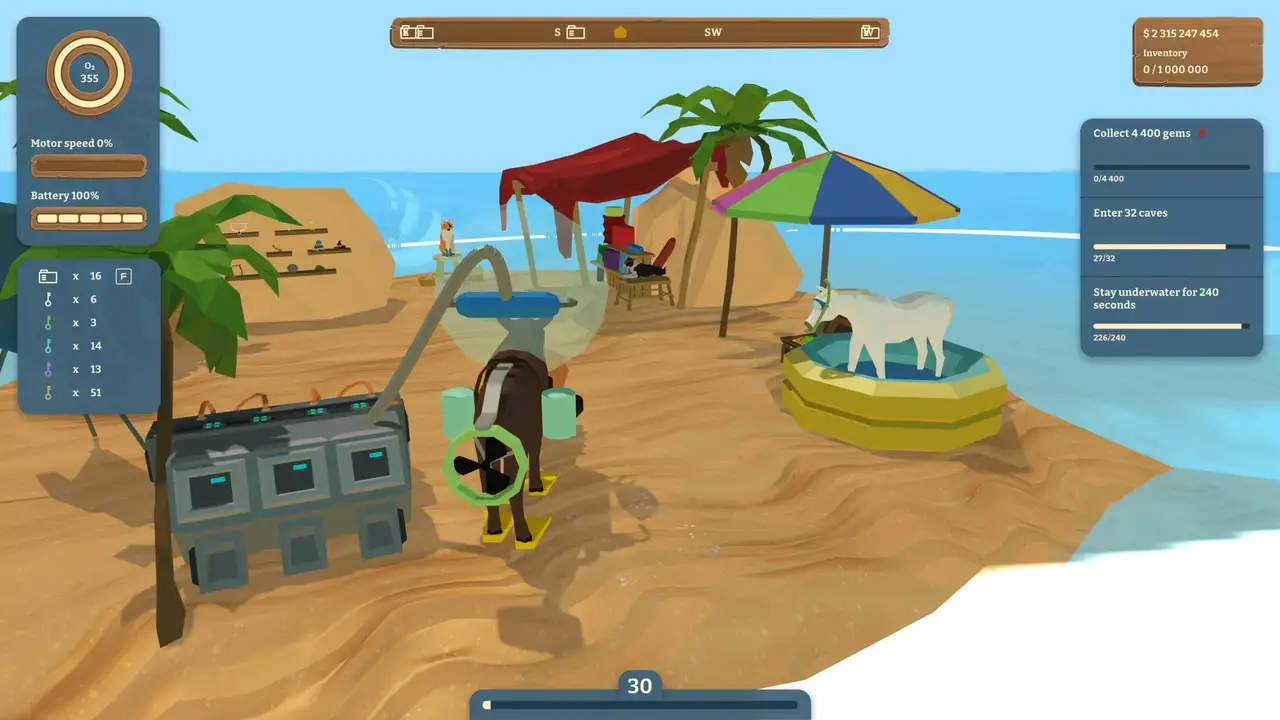Click the Motor speed 0% bar

(x=88, y=166)
